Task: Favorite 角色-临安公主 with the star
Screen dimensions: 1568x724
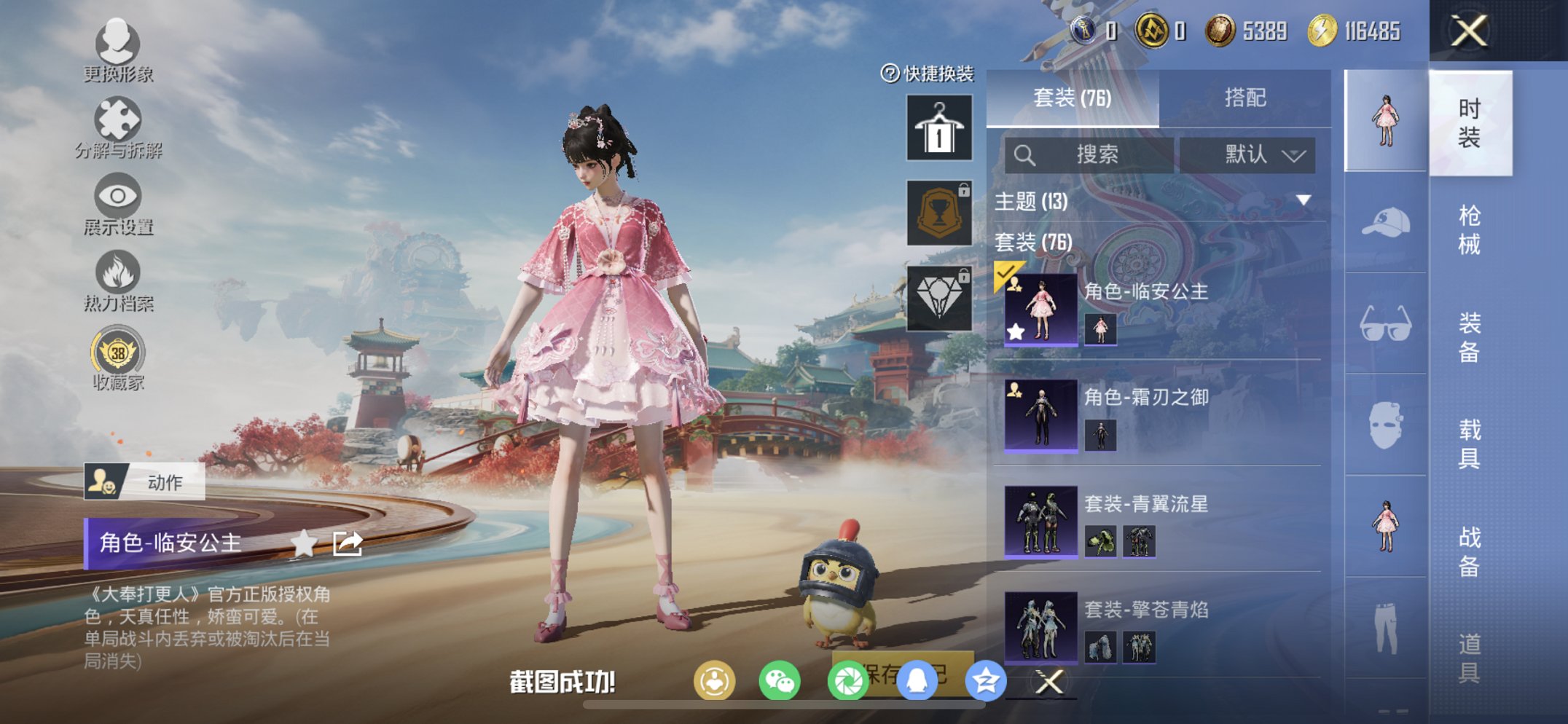Action: 305,541
